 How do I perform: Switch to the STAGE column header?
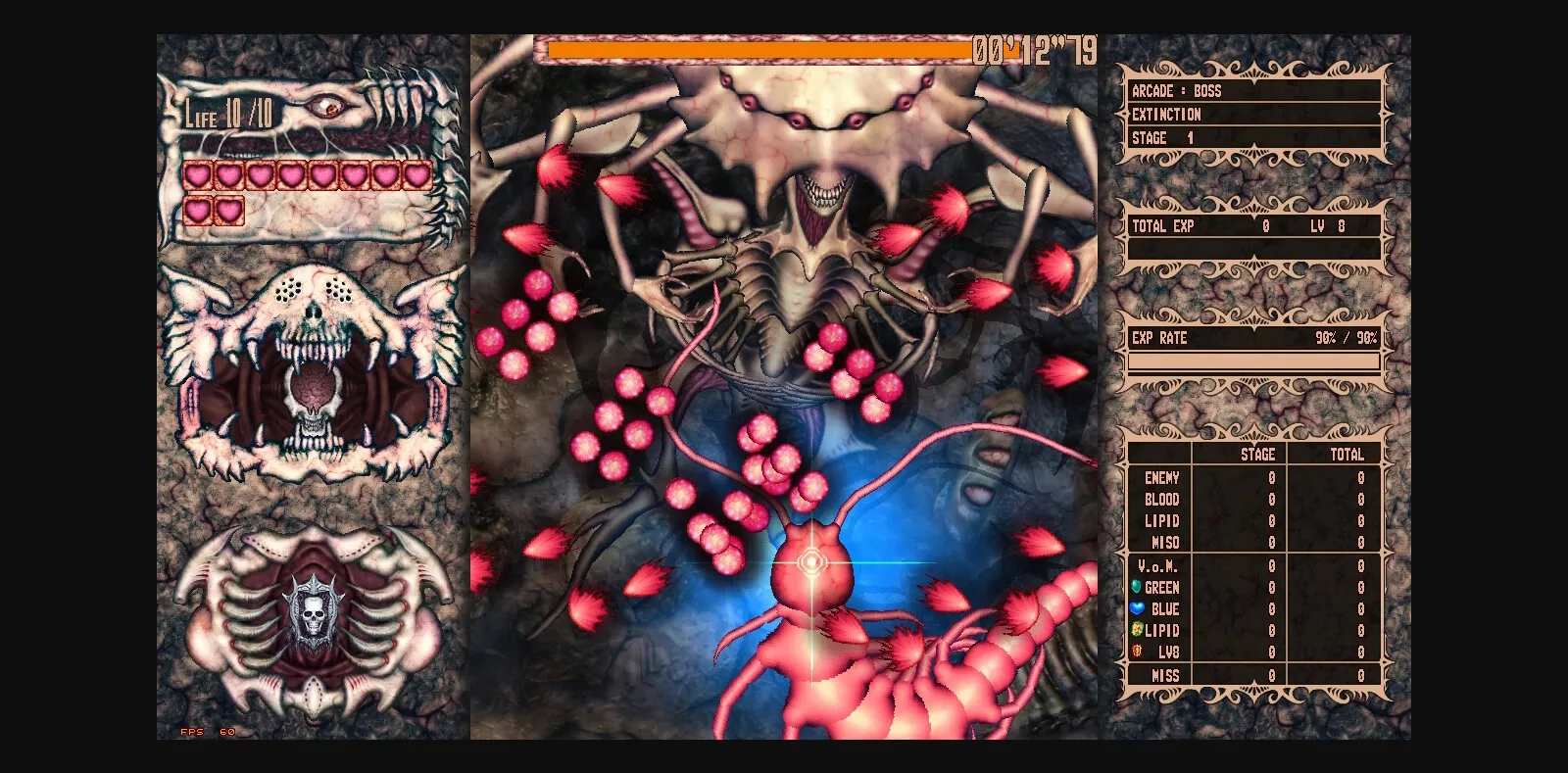pos(1257,455)
